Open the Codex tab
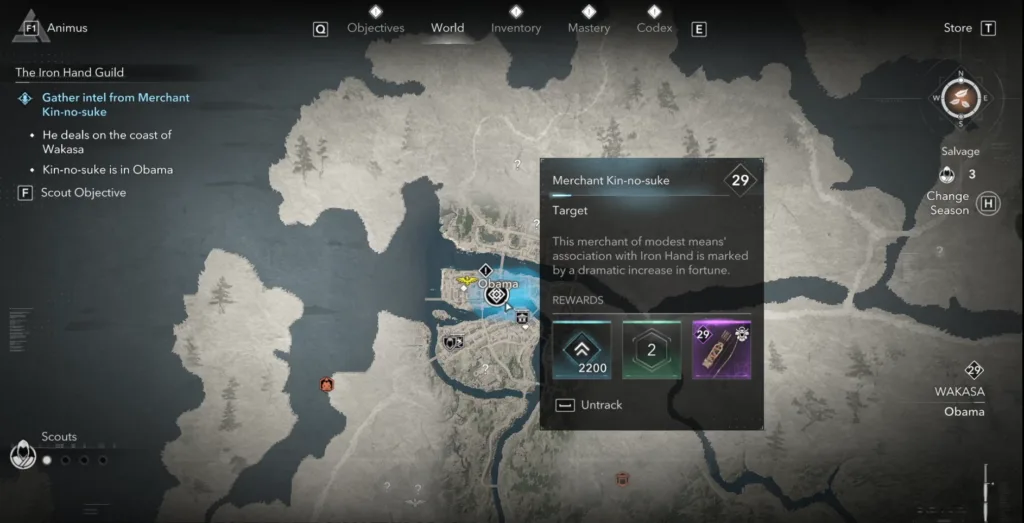 [x=654, y=28]
